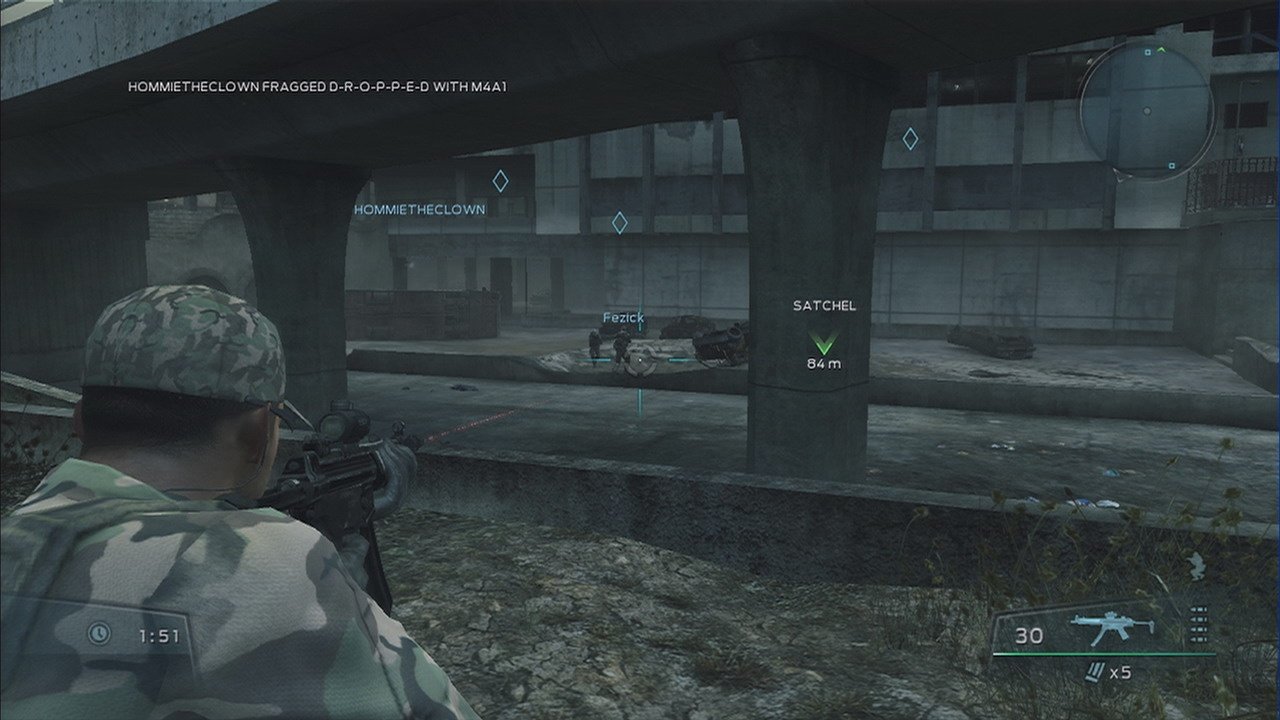Click the clock icon beside match timer
This screenshot has height=720, width=1280.
98,632
